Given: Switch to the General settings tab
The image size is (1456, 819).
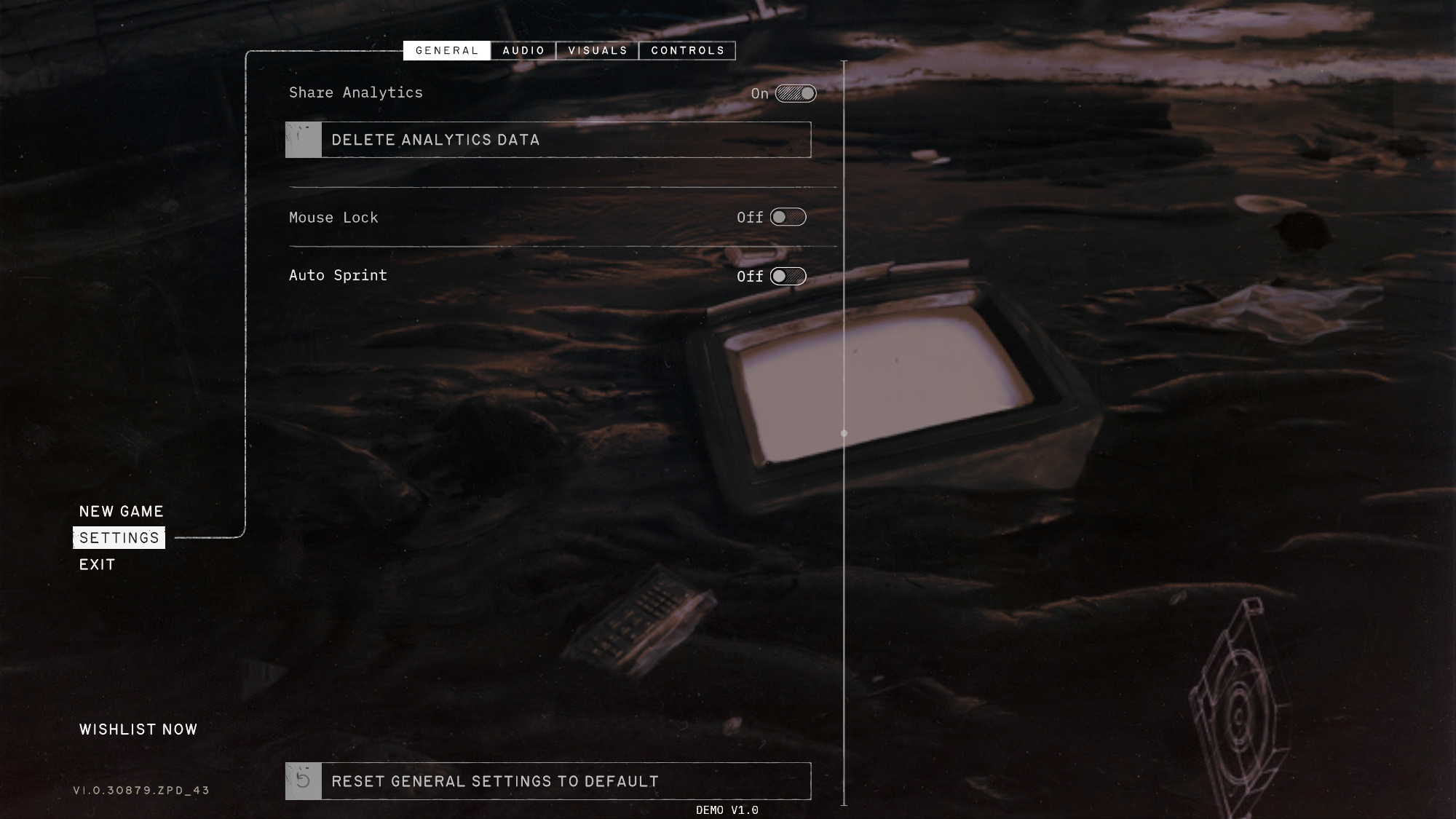Looking at the screenshot, I should click(446, 50).
